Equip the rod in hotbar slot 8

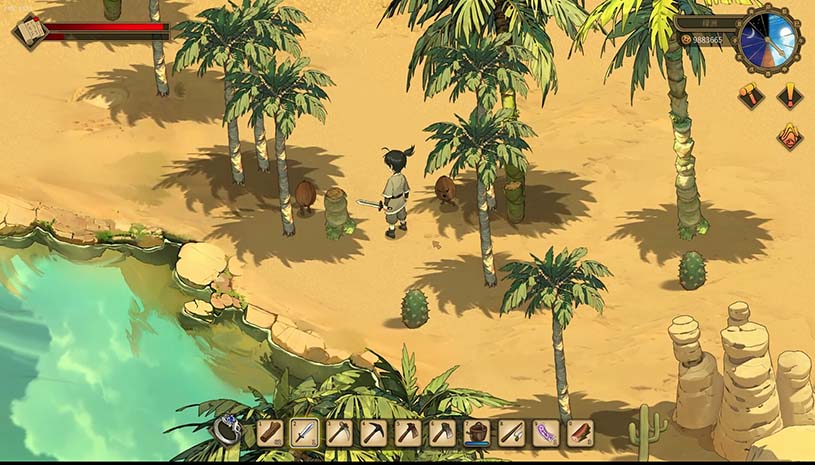pyautogui.click(x=511, y=433)
